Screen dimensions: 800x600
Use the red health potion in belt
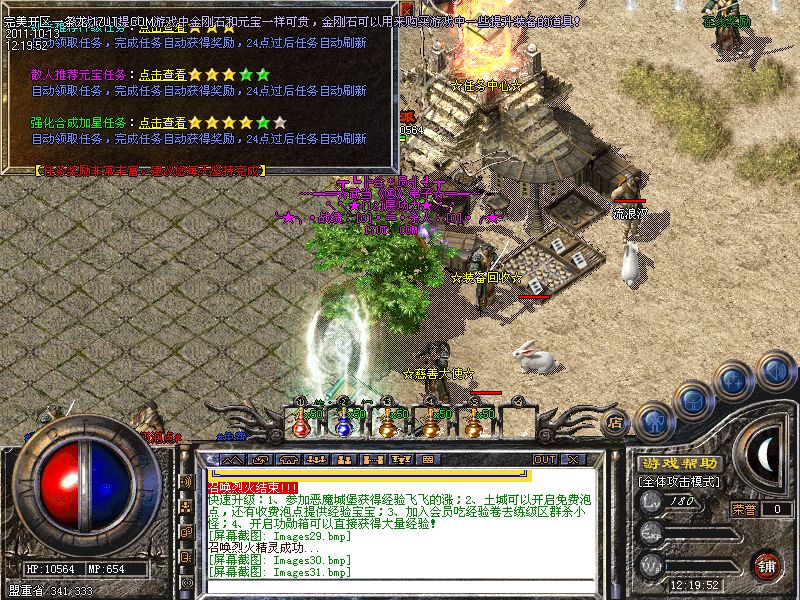click(301, 424)
